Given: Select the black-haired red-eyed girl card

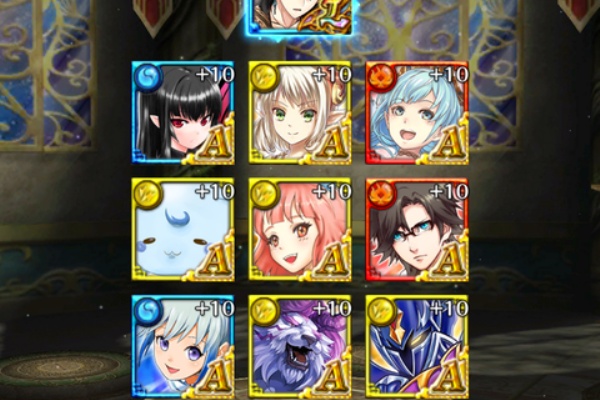Looking at the screenshot, I should pyautogui.click(x=183, y=112).
